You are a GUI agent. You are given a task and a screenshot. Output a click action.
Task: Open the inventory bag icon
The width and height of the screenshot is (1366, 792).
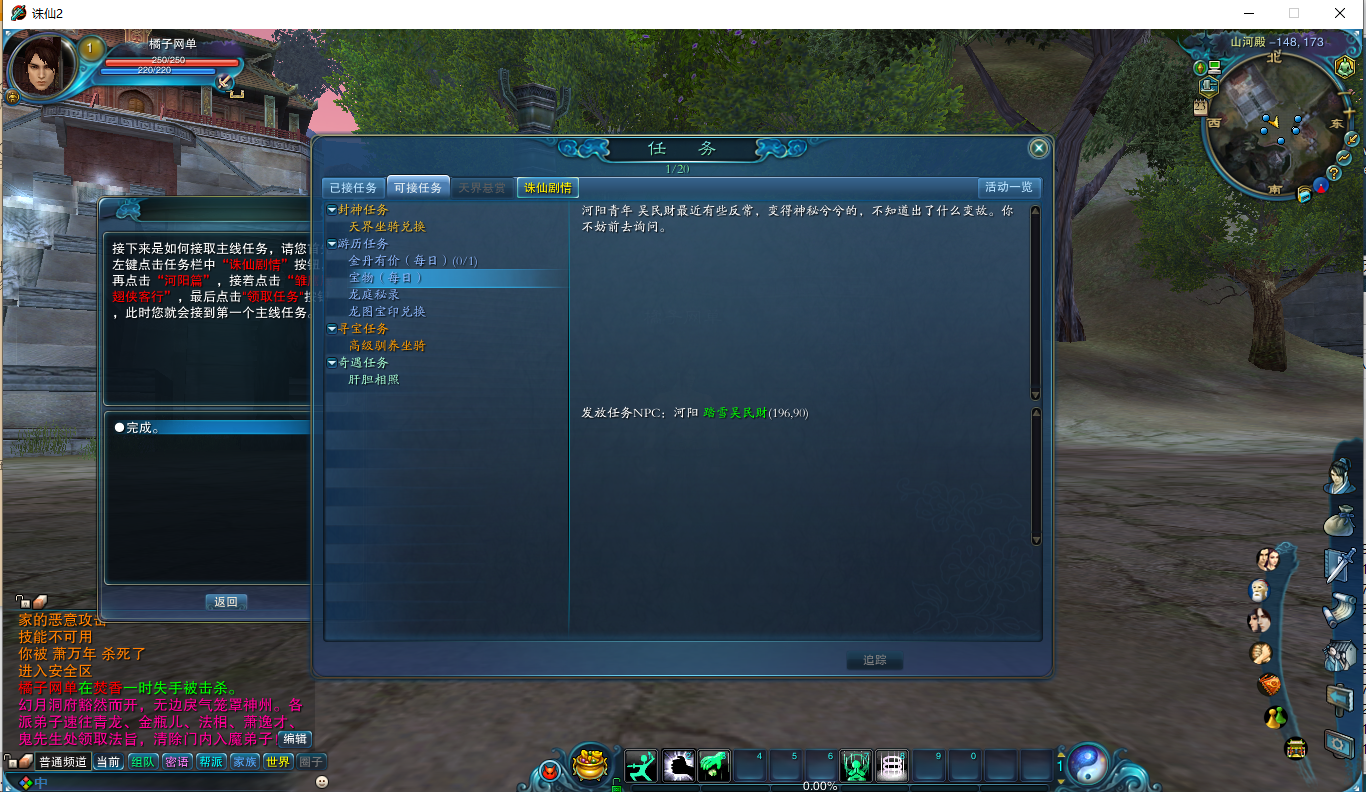tap(1339, 520)
